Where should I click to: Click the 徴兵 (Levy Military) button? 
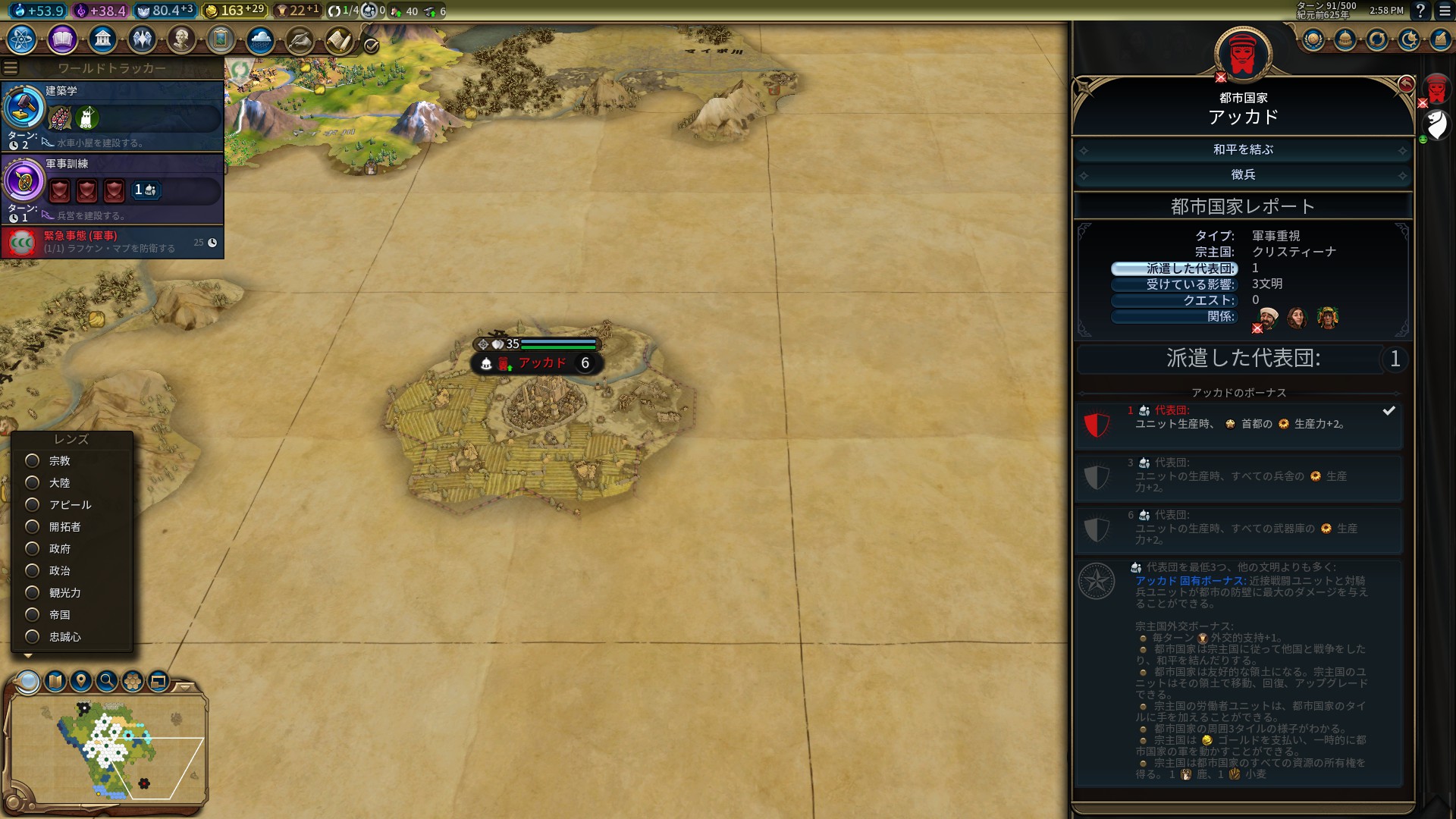tap(1242, 175)
